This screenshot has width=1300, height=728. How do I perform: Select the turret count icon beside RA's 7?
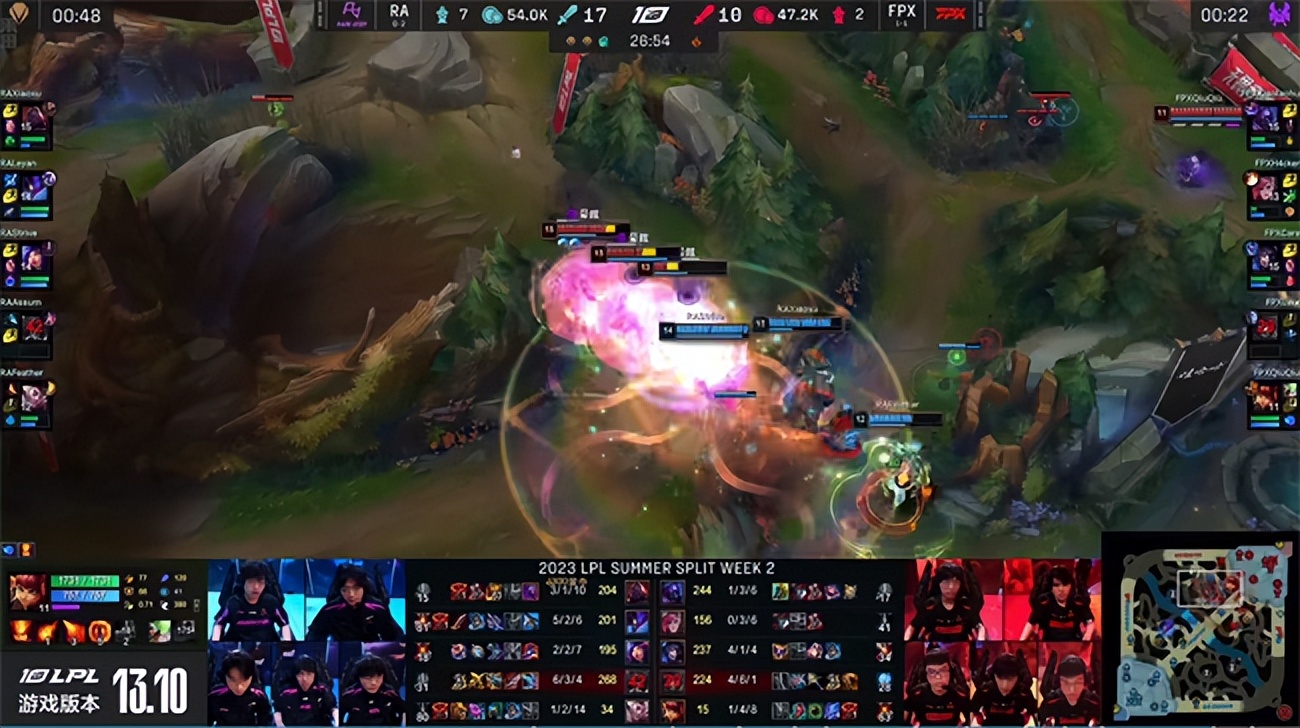coord(443,16)
